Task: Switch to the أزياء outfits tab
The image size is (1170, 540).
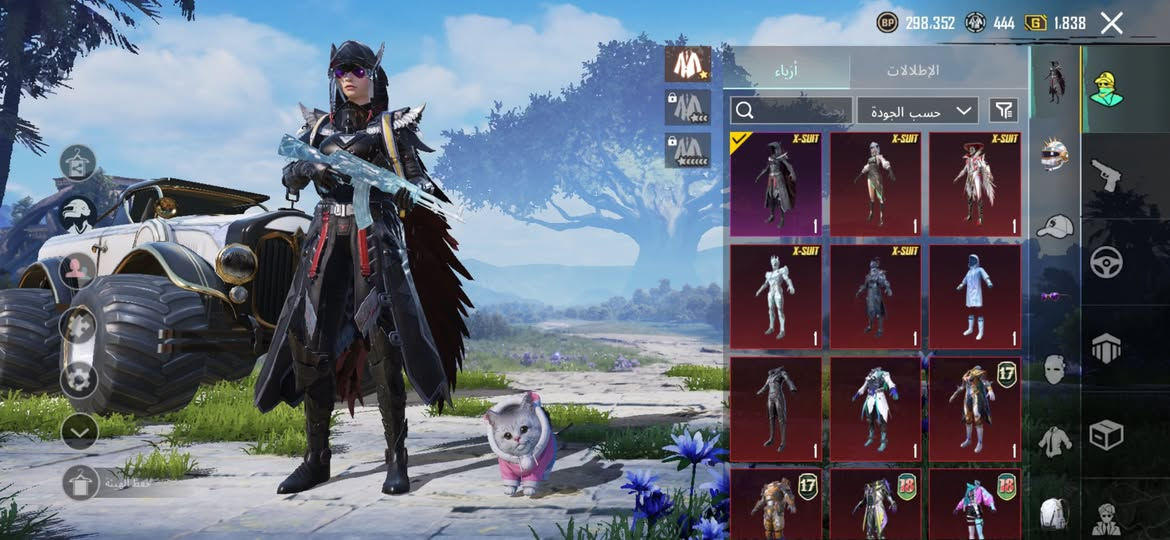Action: (786, 71)
